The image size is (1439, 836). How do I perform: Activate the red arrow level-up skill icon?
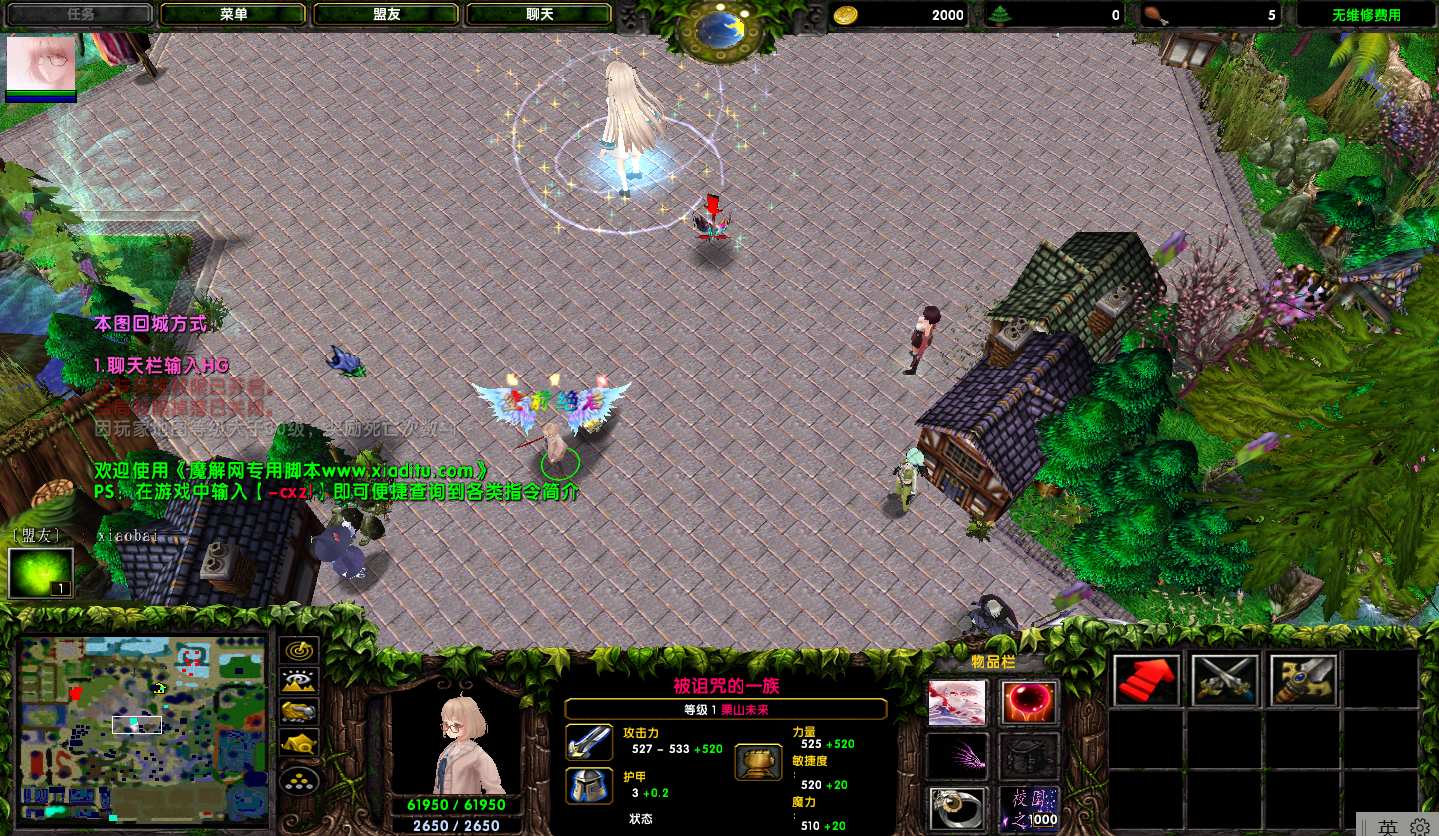point(1146,680)
